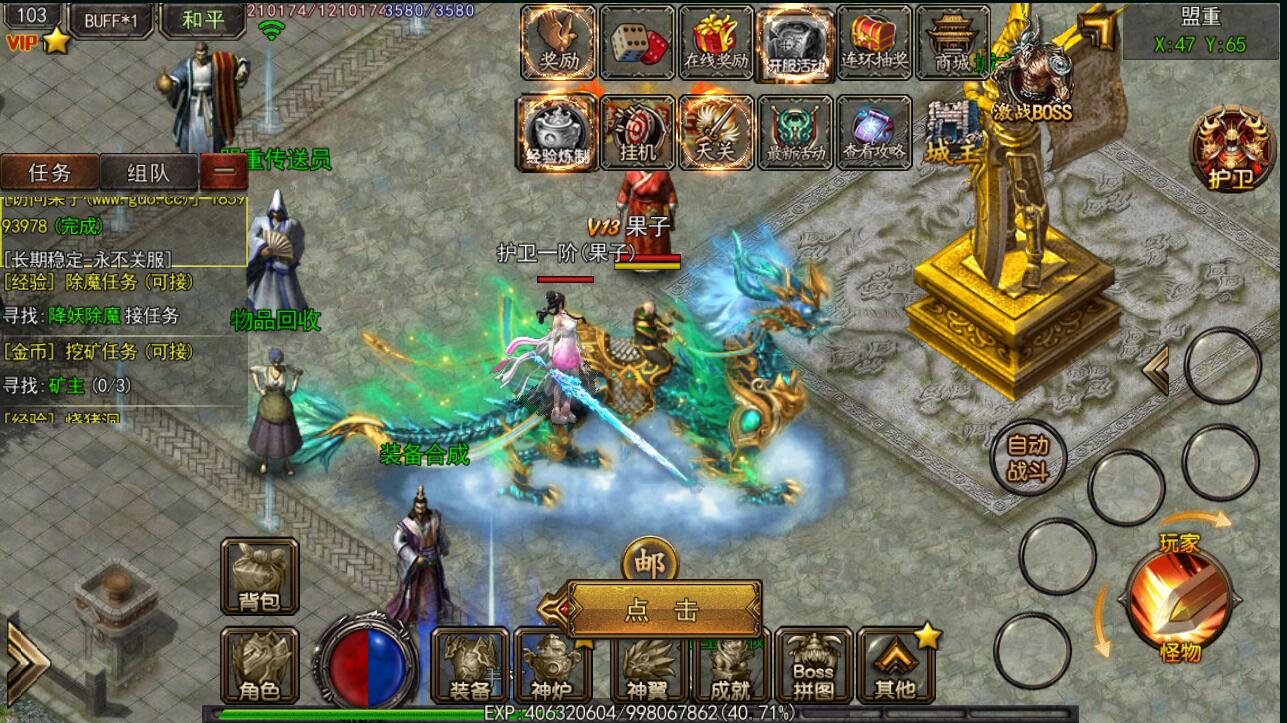Open the 角色 character sheet
Screen dimensions: 1287x723
click(259, 665)
